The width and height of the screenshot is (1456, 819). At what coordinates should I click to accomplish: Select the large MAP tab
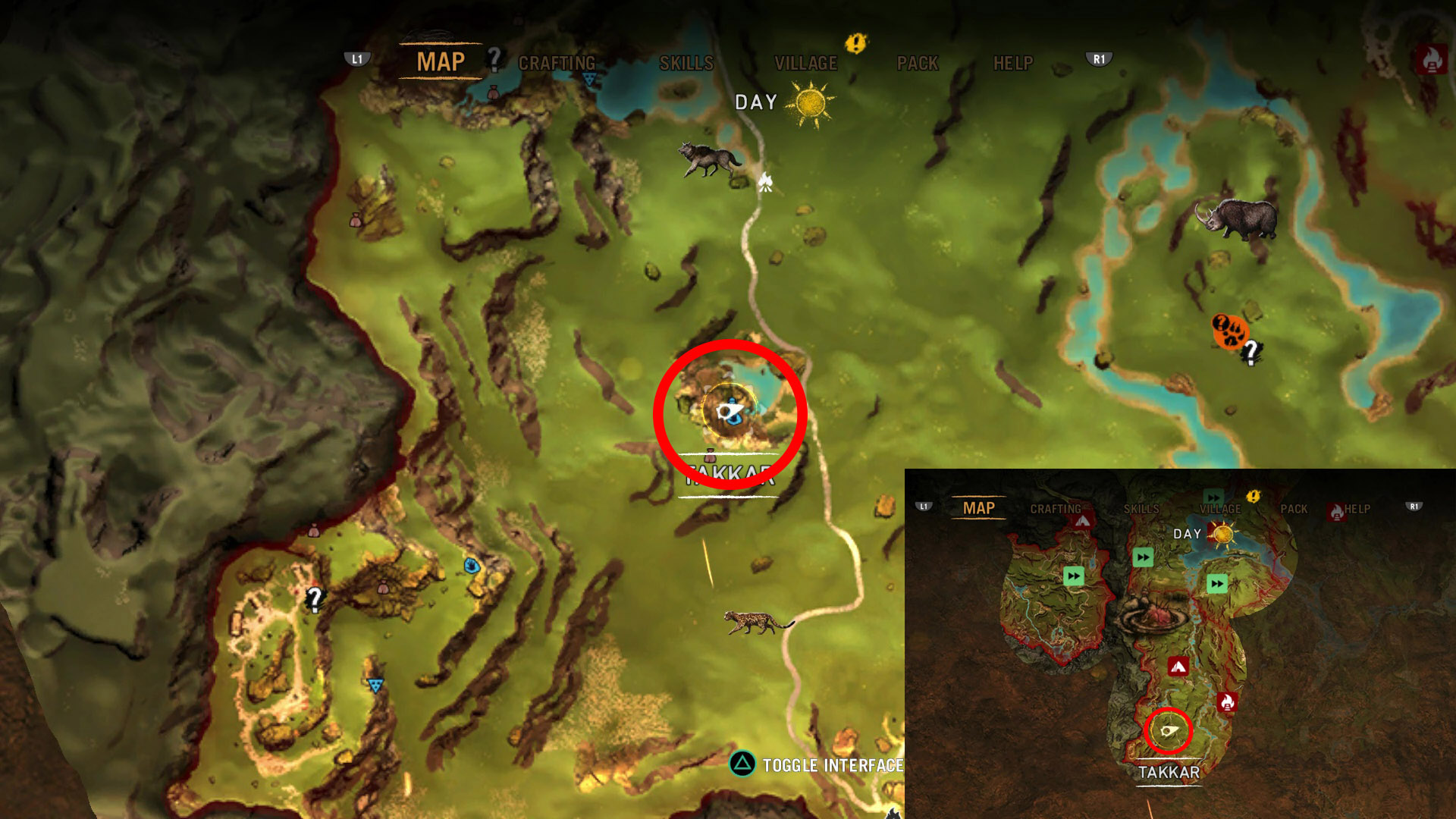[x=441, y=62]
